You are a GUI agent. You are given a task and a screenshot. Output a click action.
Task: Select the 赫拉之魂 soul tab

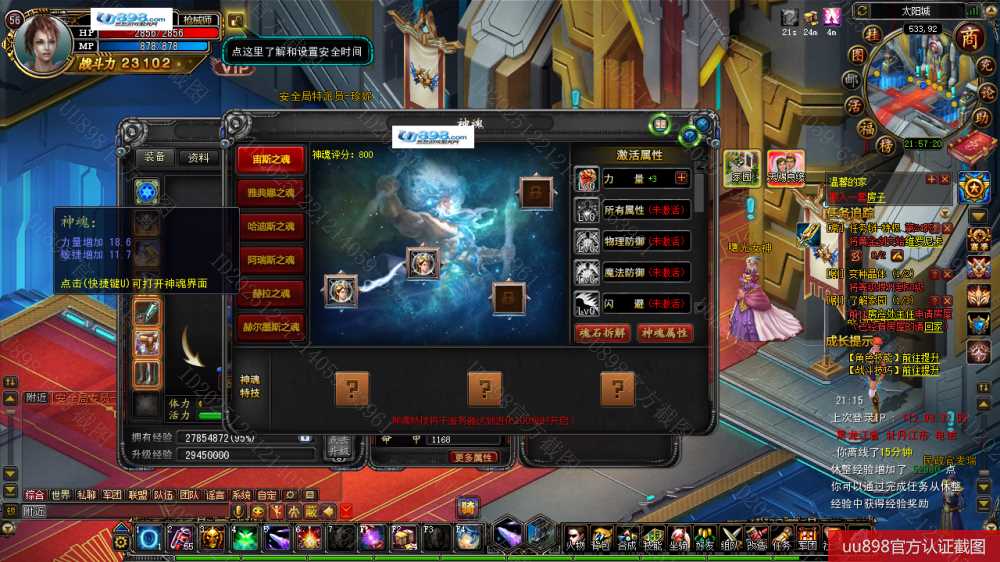click(x=271, y=293)
